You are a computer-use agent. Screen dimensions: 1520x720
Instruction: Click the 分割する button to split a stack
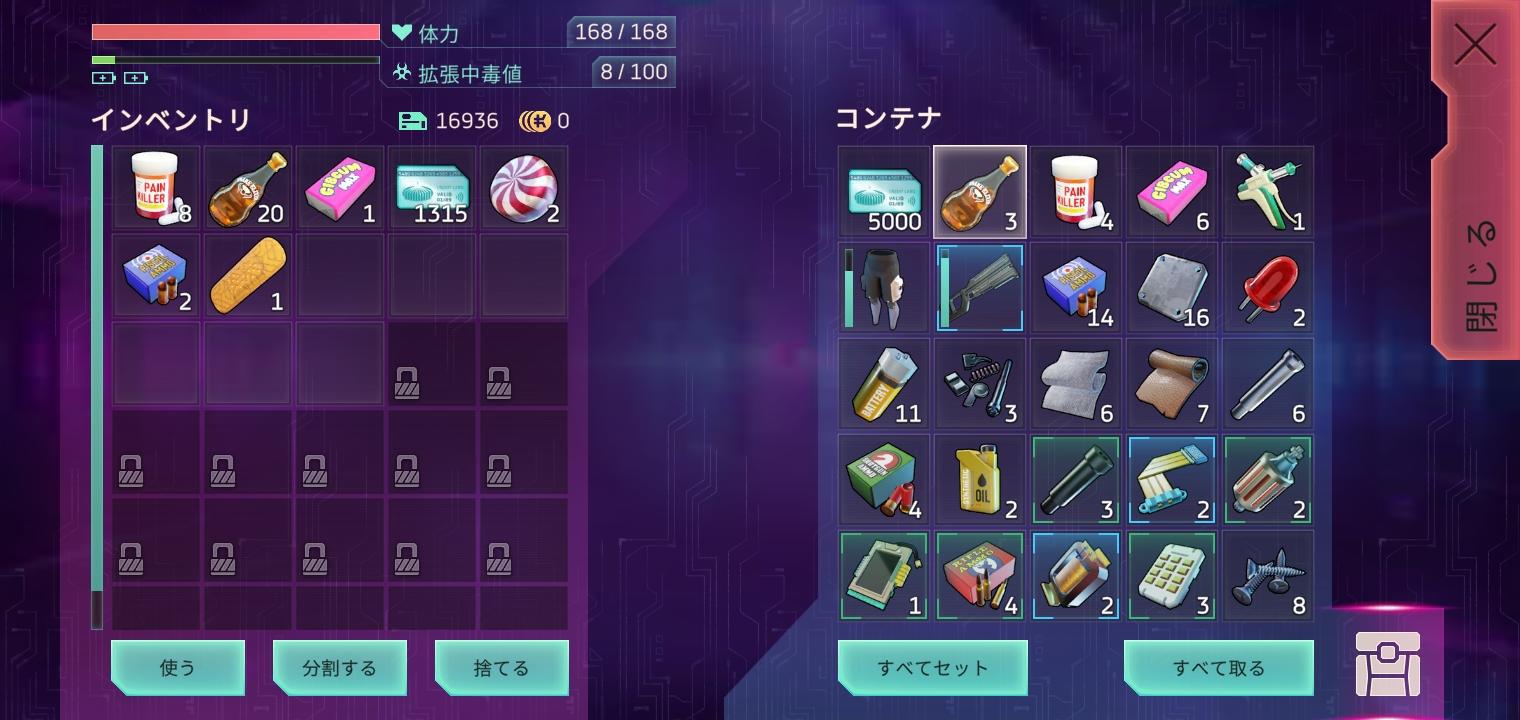tap(340, 667)
